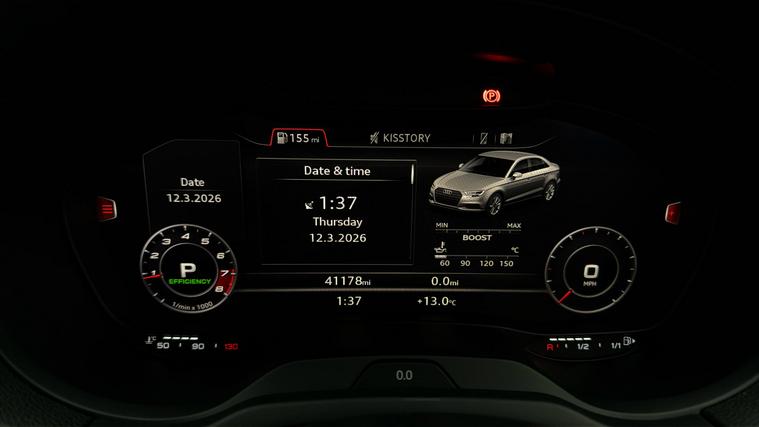
Task: Switch to the KISSTORY radio tab
Action: [x=399, y=138]
